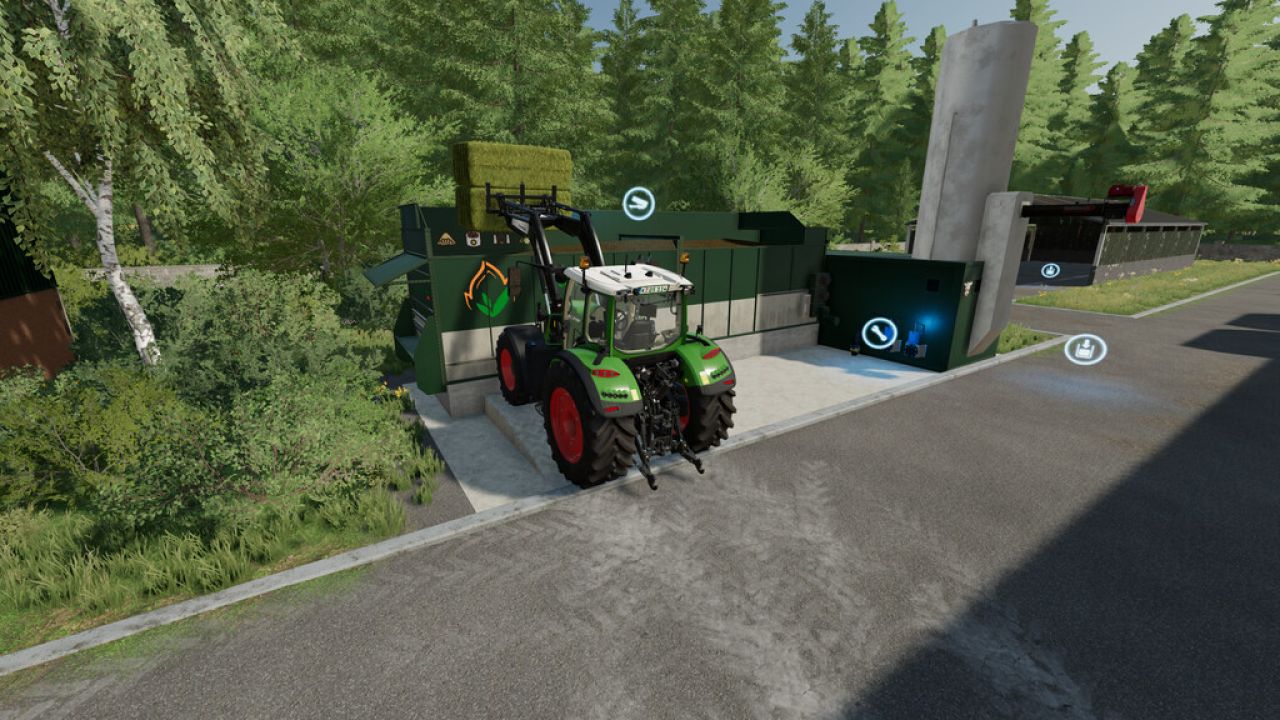Click the unload icon inside the dark shed doorway
This screenshot has width=1280, height=720.
click(x=1050, y=272)
